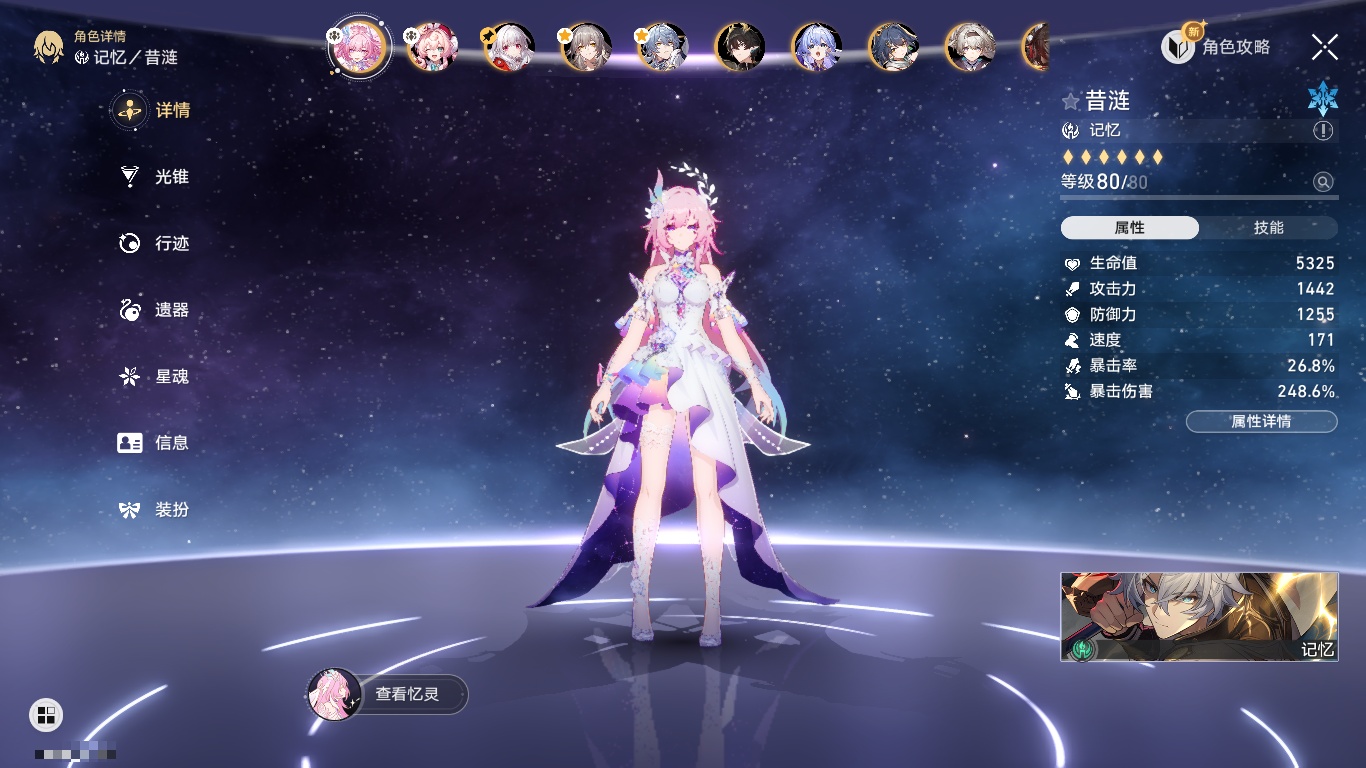Image resolution: width=1366 pixels, height=768 pixels.
Task: Open the 光锥 light cone menu
Action: click(155, 177)
